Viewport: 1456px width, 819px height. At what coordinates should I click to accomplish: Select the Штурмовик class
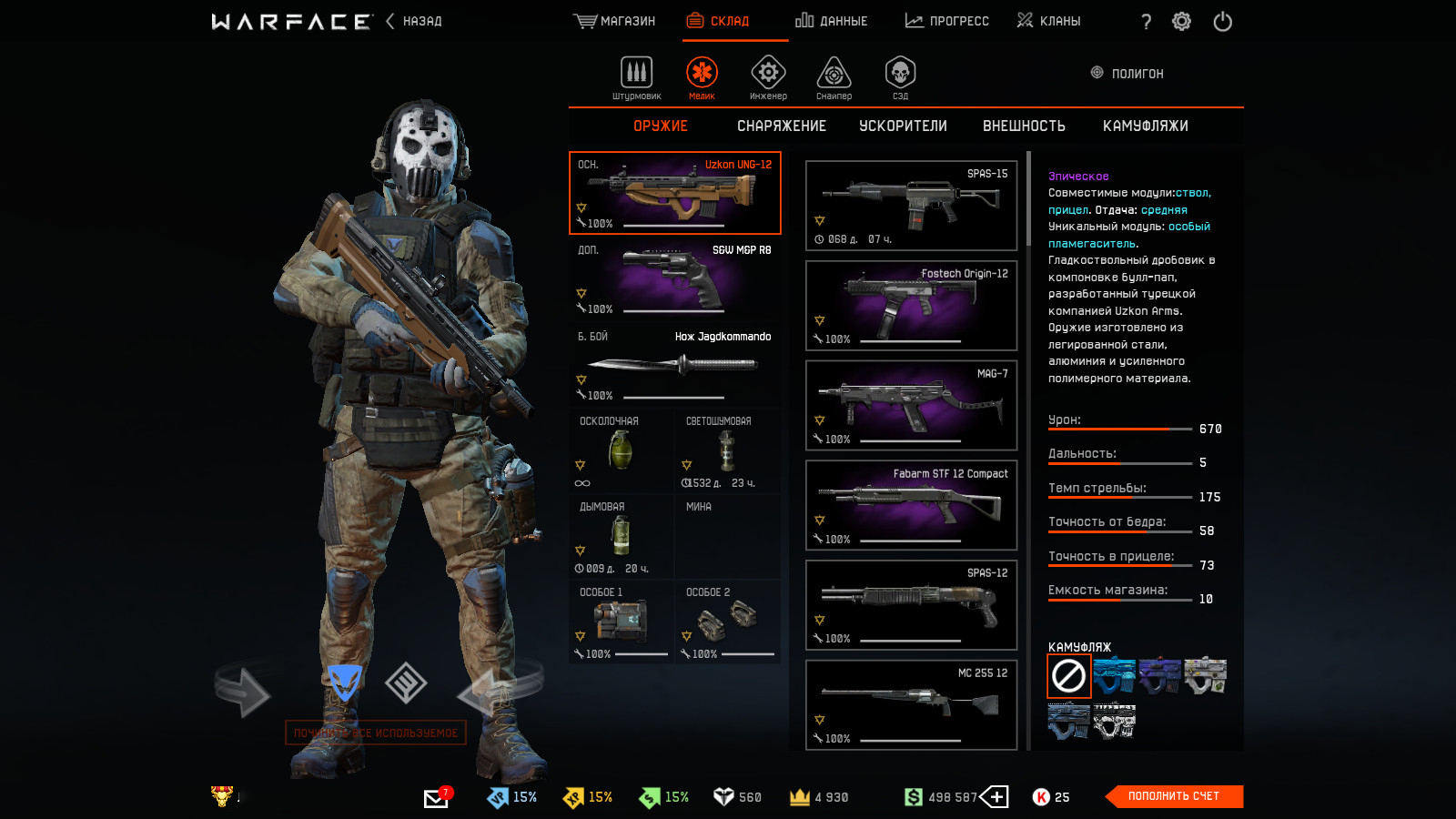(636, 77)
